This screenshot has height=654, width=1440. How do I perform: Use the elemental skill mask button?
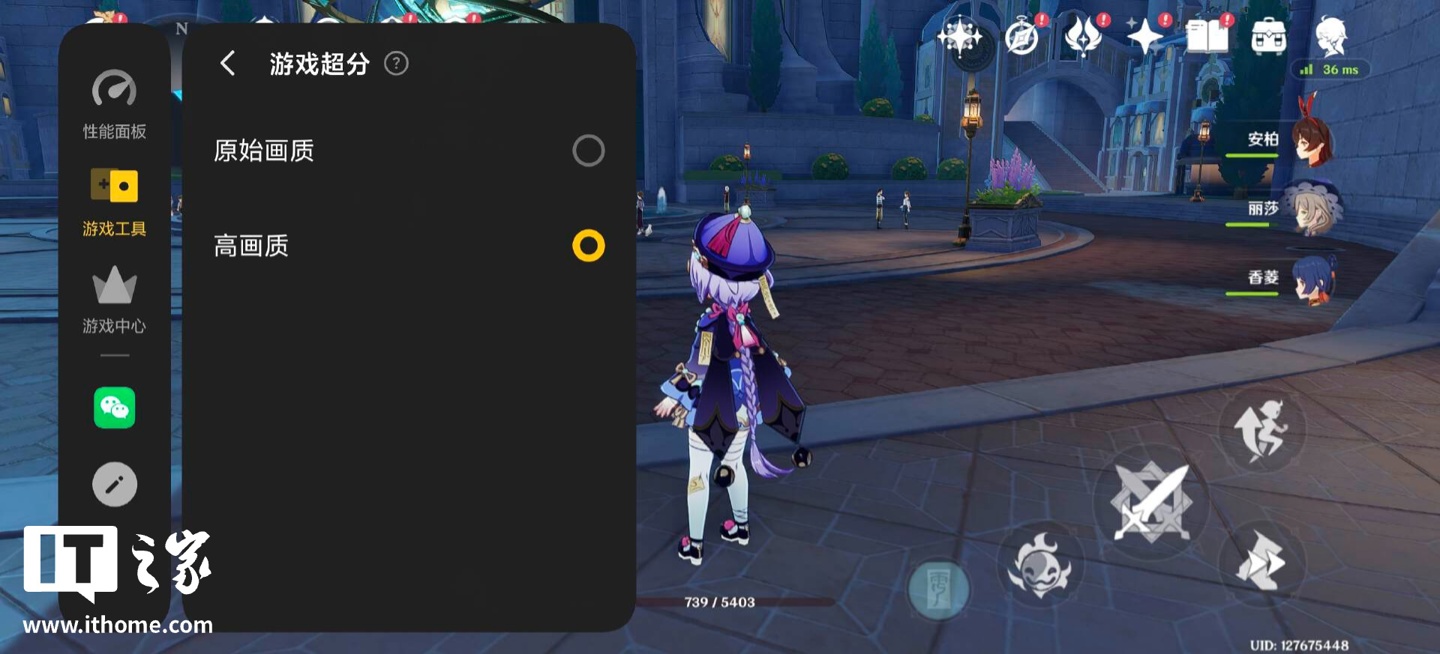pyautogui.click(x=1040, y=565)
